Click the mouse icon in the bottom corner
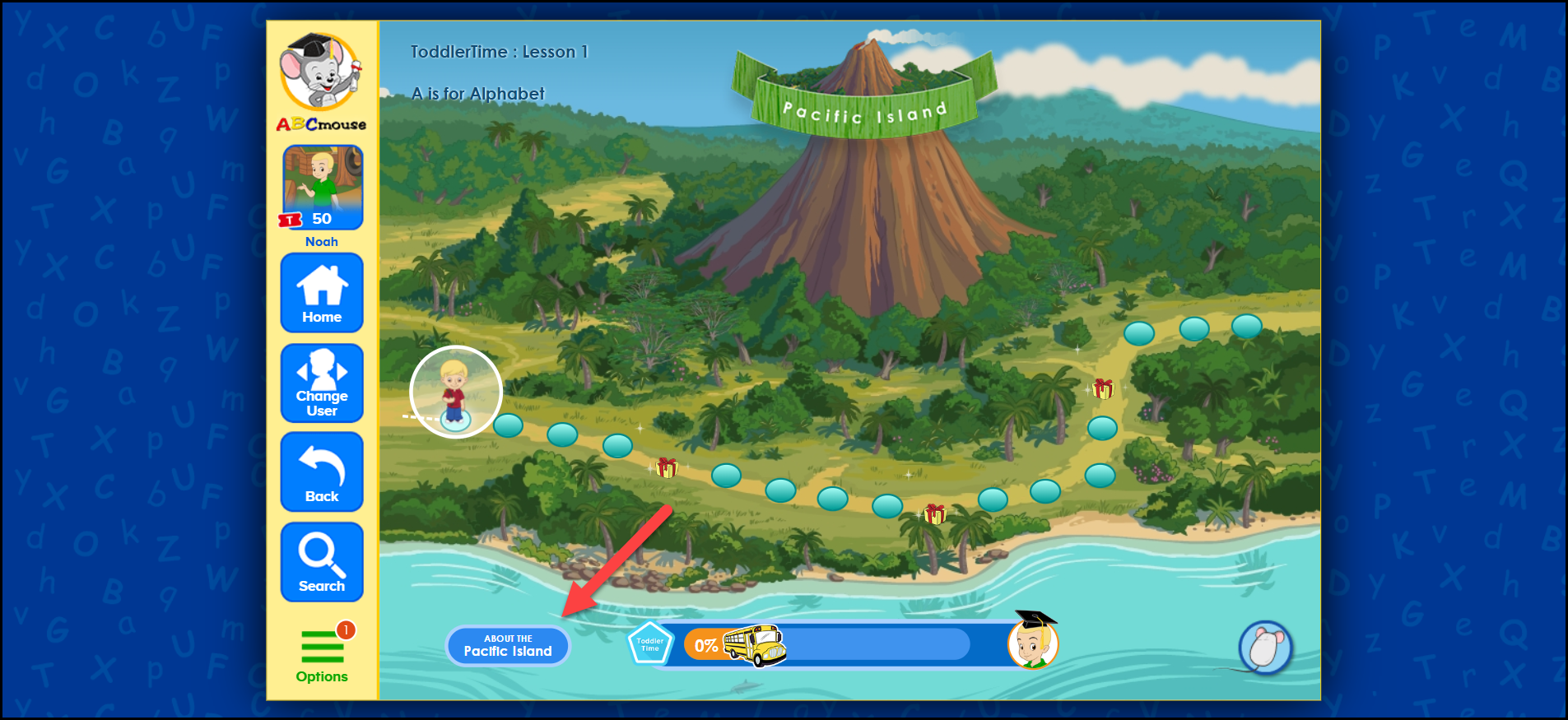The height and width of the screenshot is (720, 1568). point(1265,648)
